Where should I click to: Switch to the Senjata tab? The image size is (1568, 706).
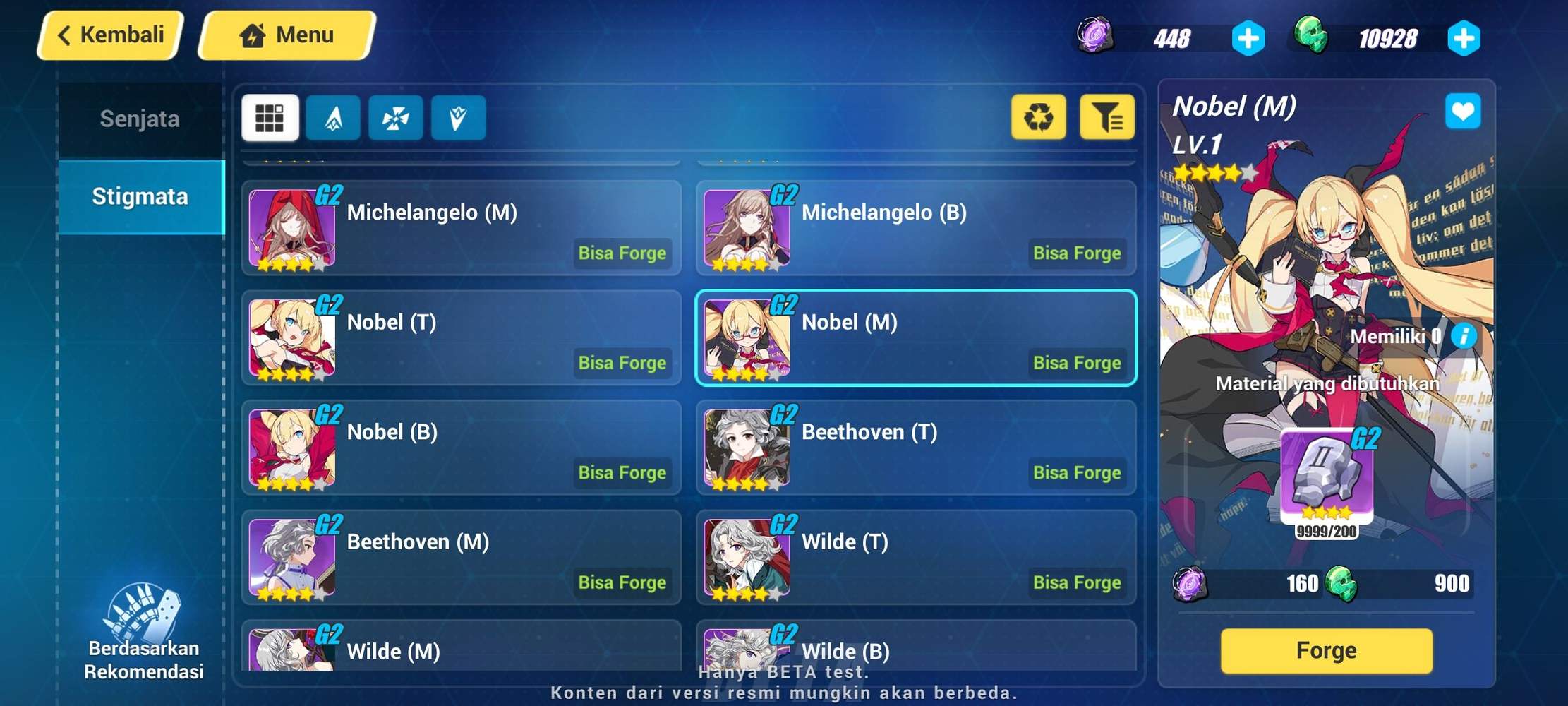[141, 119]
